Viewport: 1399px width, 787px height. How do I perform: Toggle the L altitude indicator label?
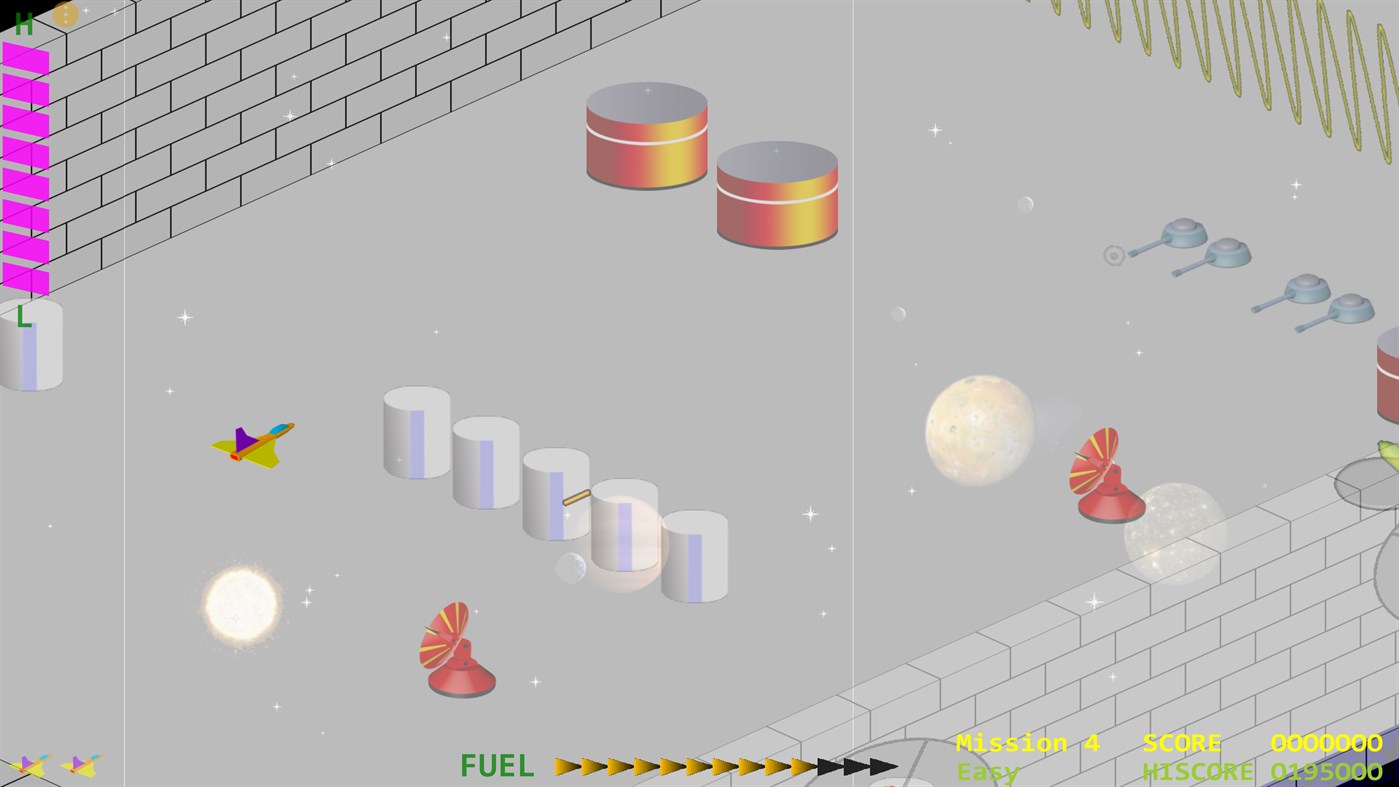(24, 318)
